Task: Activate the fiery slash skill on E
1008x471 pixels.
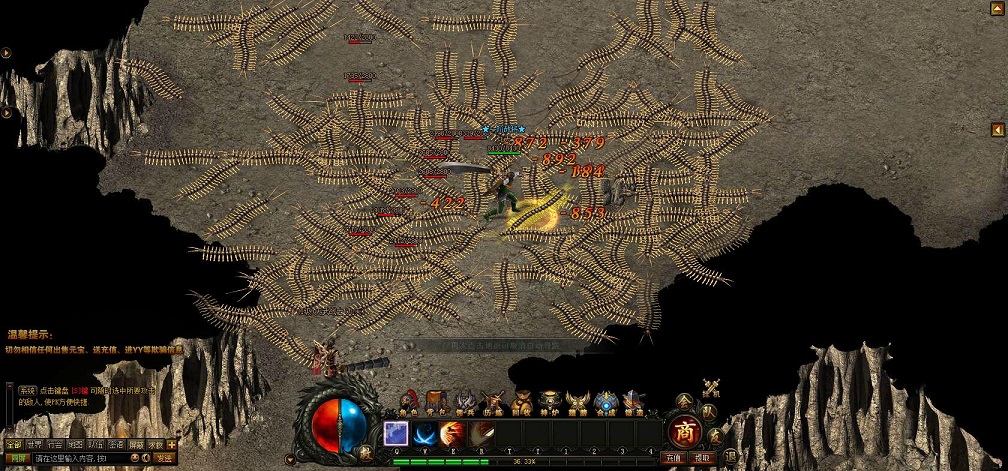Action: point(451,433)
